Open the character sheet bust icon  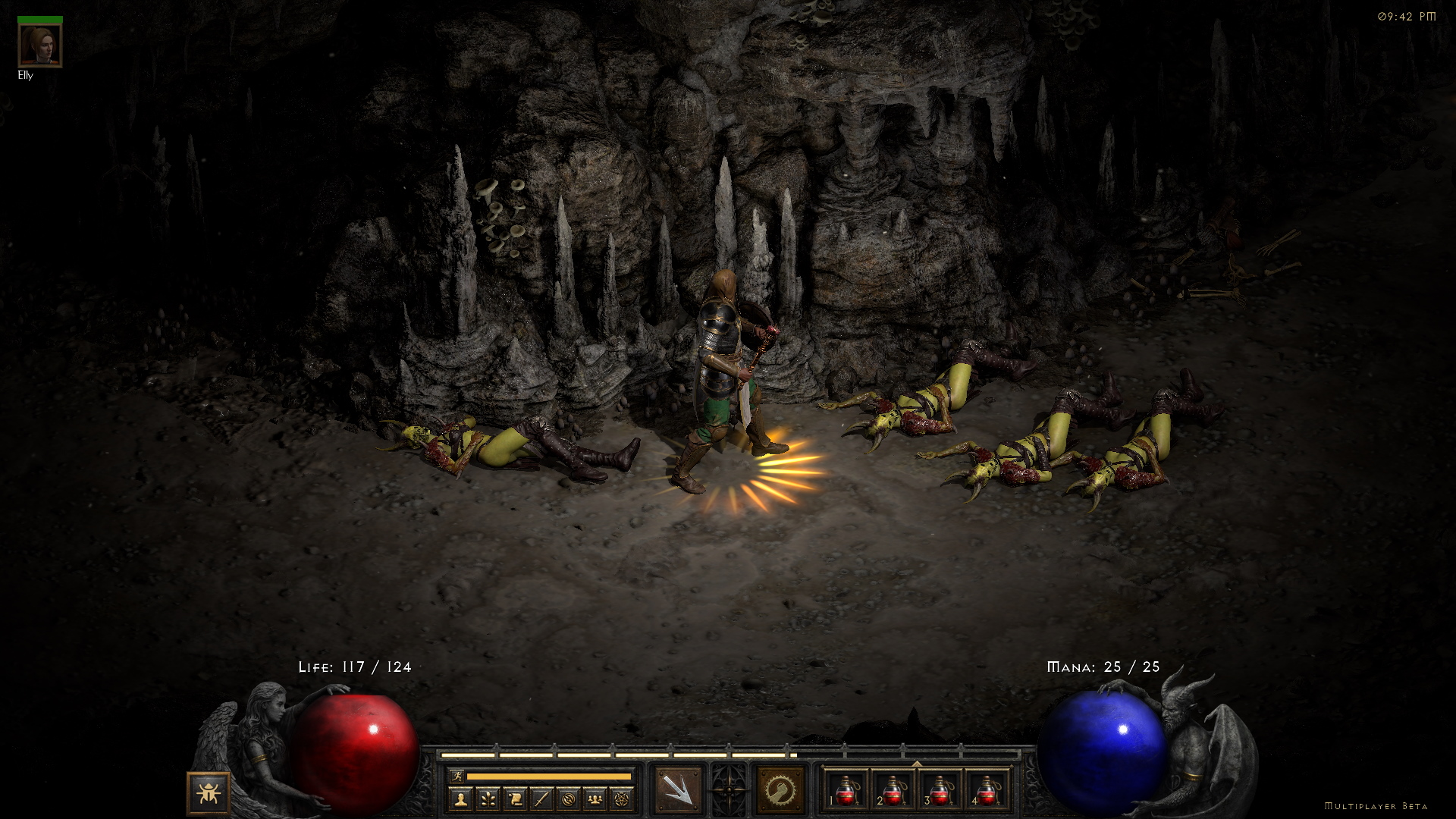tap(460, 799)
